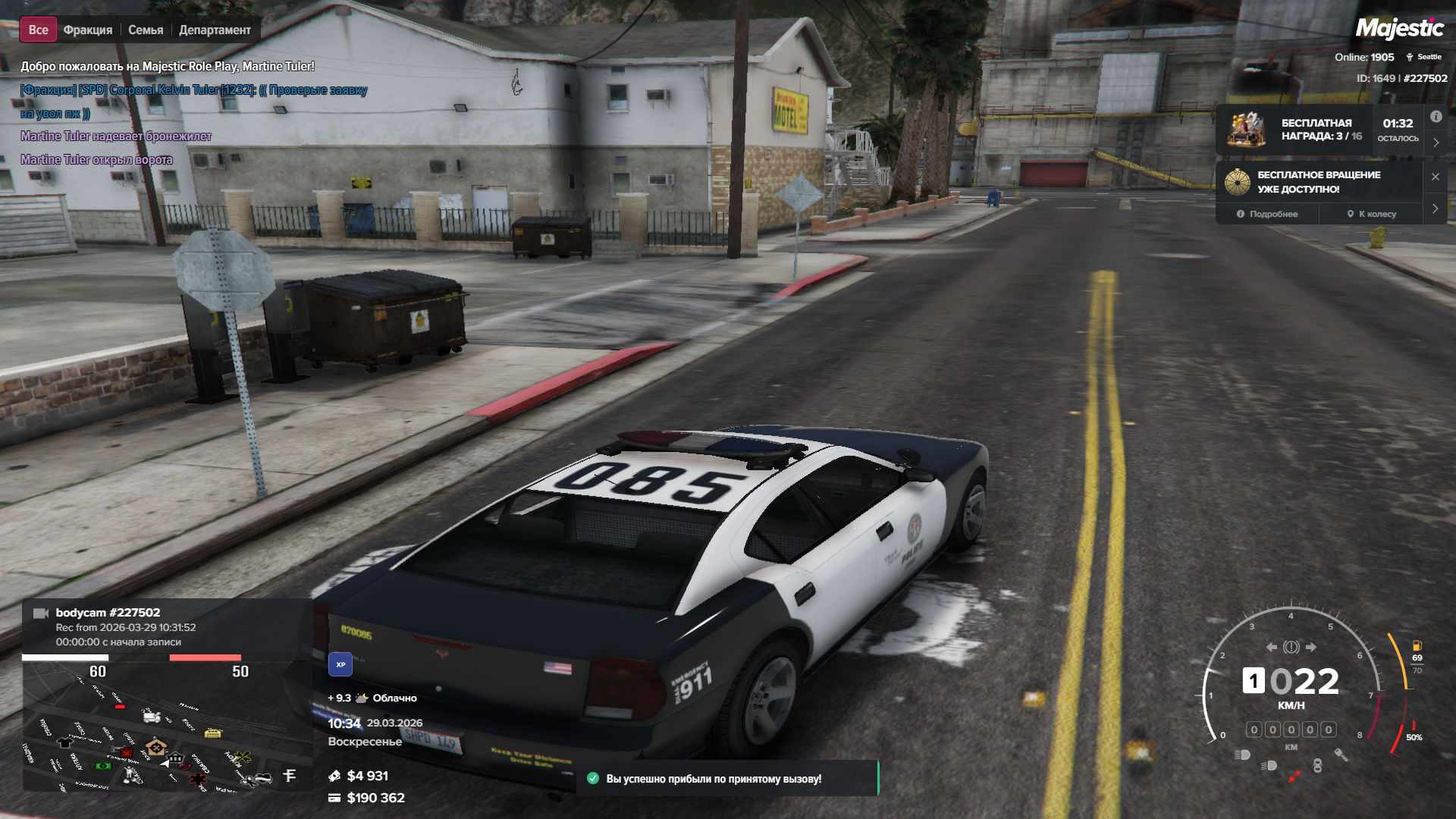This screenshot has width=1456, height=819.
Task: Switch to the Все chat tab
Action: pyautogui.click(x=38, y=30)
